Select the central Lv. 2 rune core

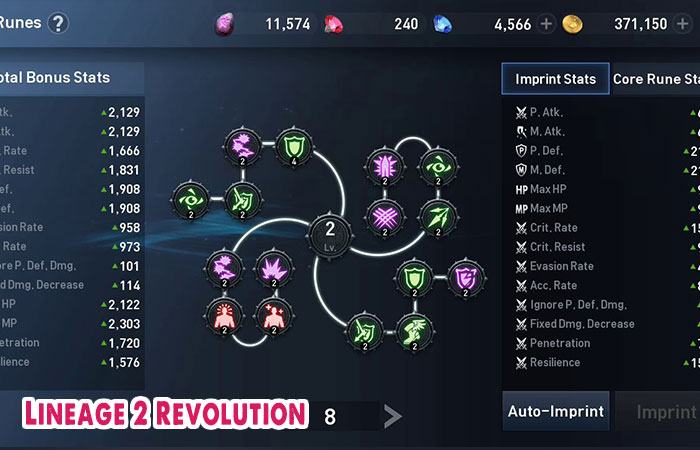tap(330, 232)
